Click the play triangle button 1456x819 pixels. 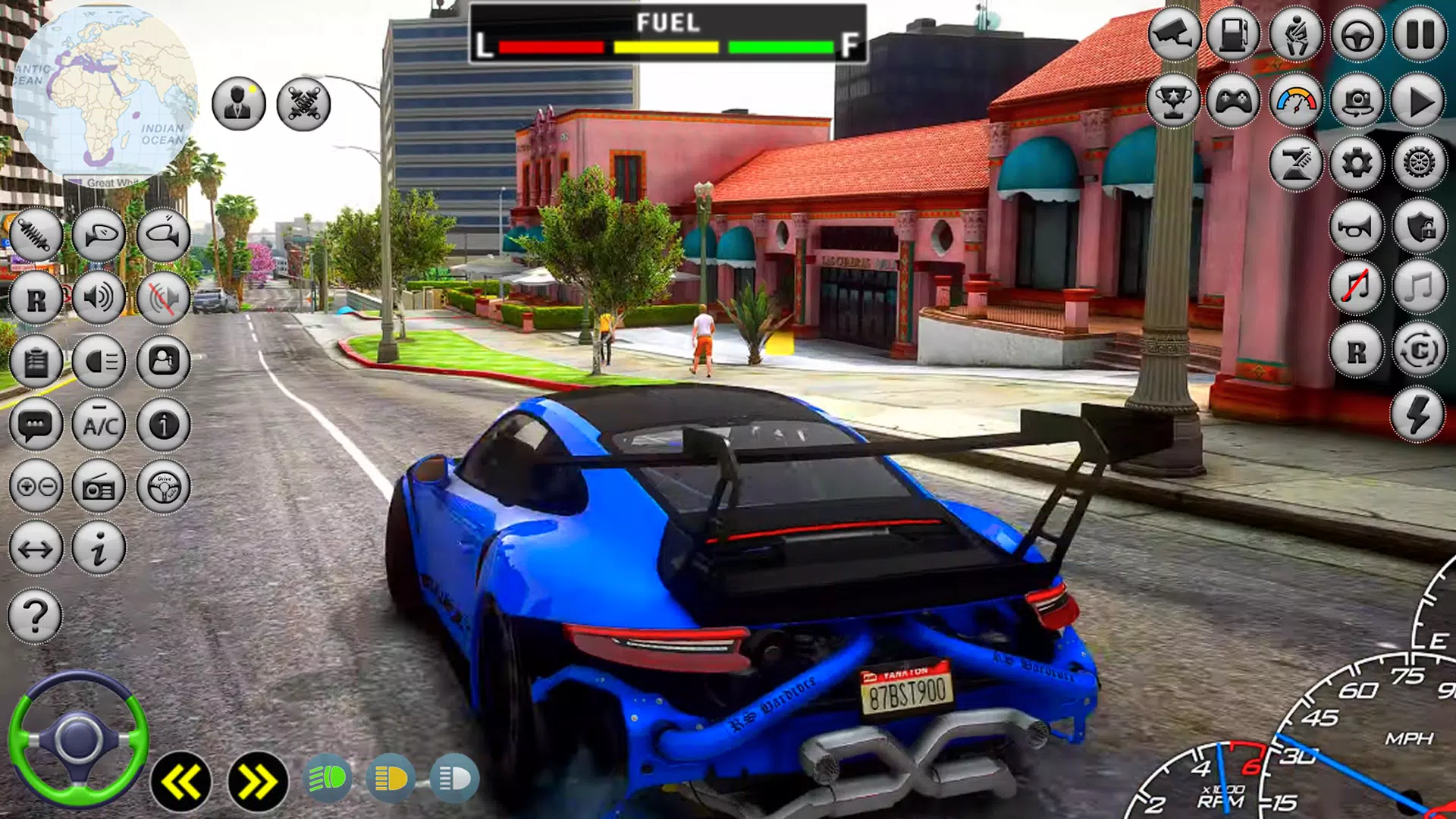coord(1419,100)
